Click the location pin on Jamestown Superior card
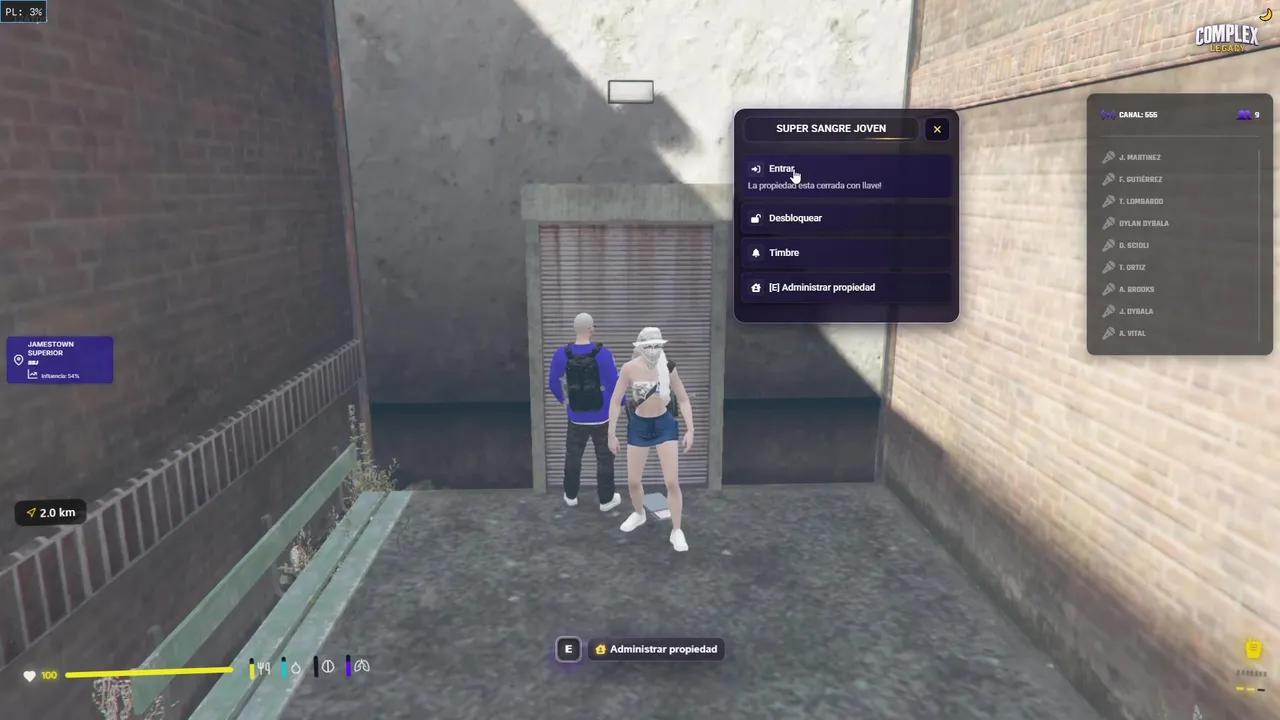This screenshot has height=720, width=1280. 18,359
